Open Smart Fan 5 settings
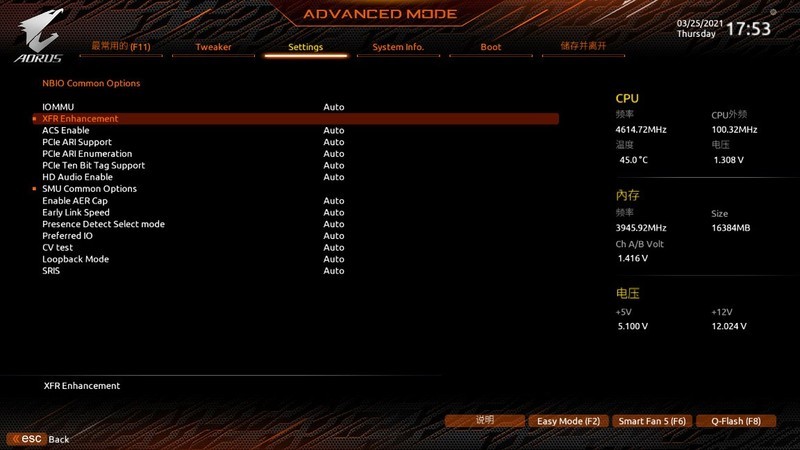 pos(651,421)
